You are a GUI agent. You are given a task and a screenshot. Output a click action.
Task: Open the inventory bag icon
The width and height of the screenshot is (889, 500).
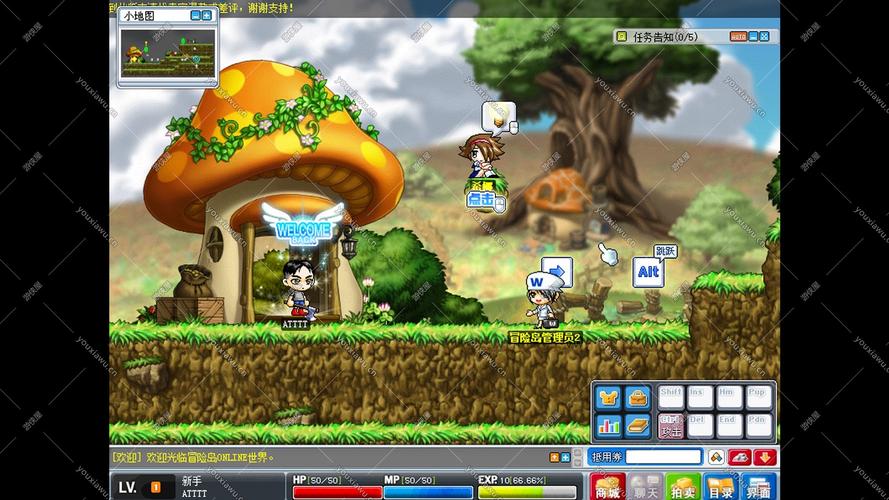coord(637,398)
